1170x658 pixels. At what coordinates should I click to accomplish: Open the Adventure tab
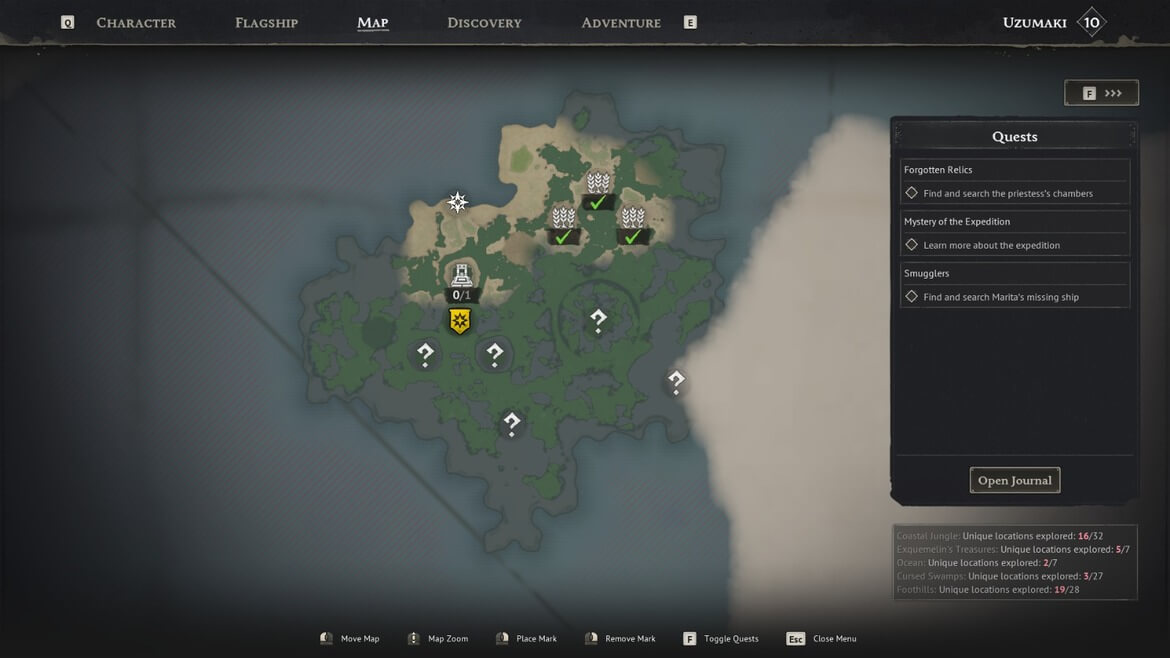pos(621,23)
